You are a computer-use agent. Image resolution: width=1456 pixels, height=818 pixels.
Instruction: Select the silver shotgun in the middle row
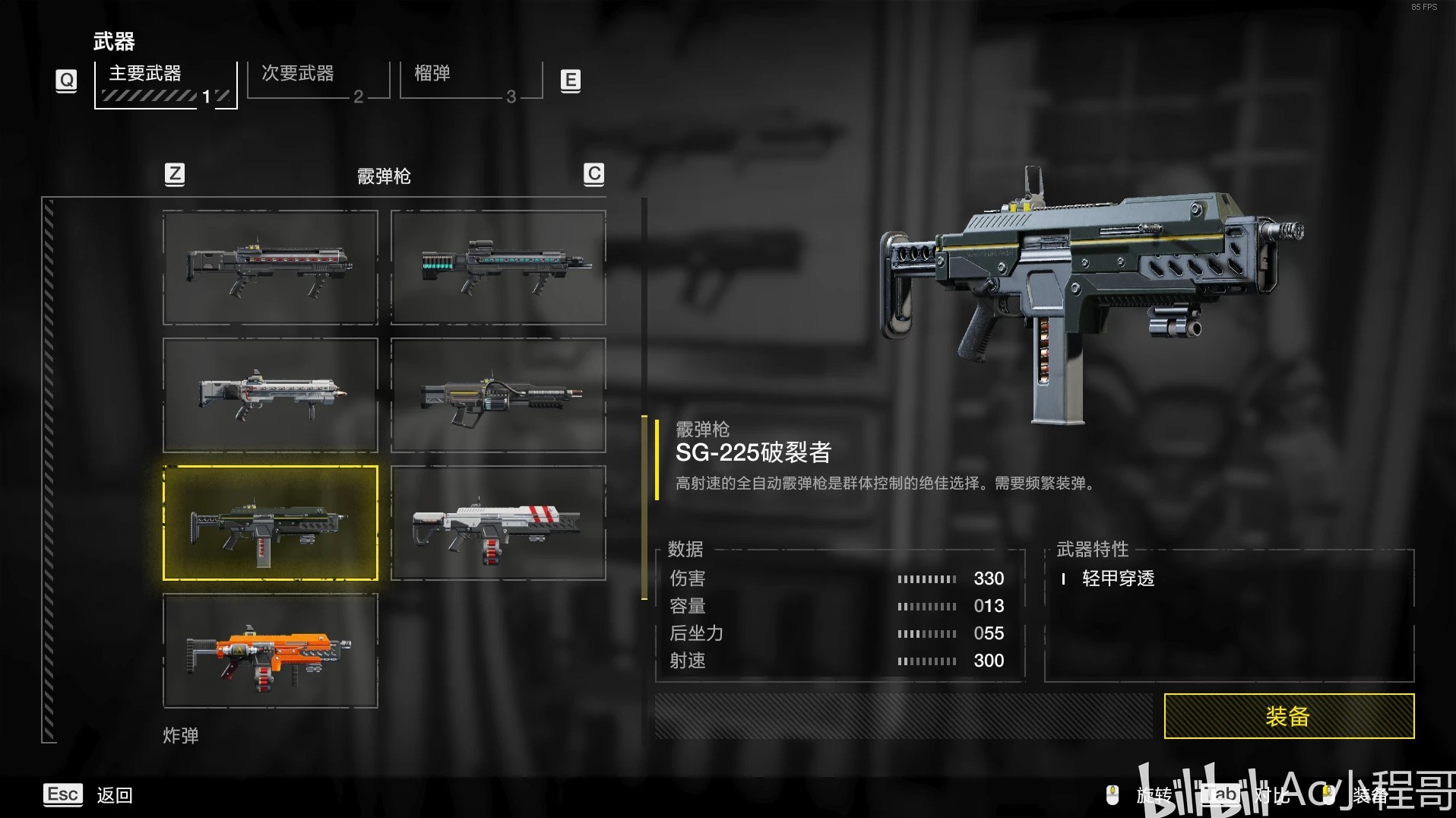[x=270, y=395]
